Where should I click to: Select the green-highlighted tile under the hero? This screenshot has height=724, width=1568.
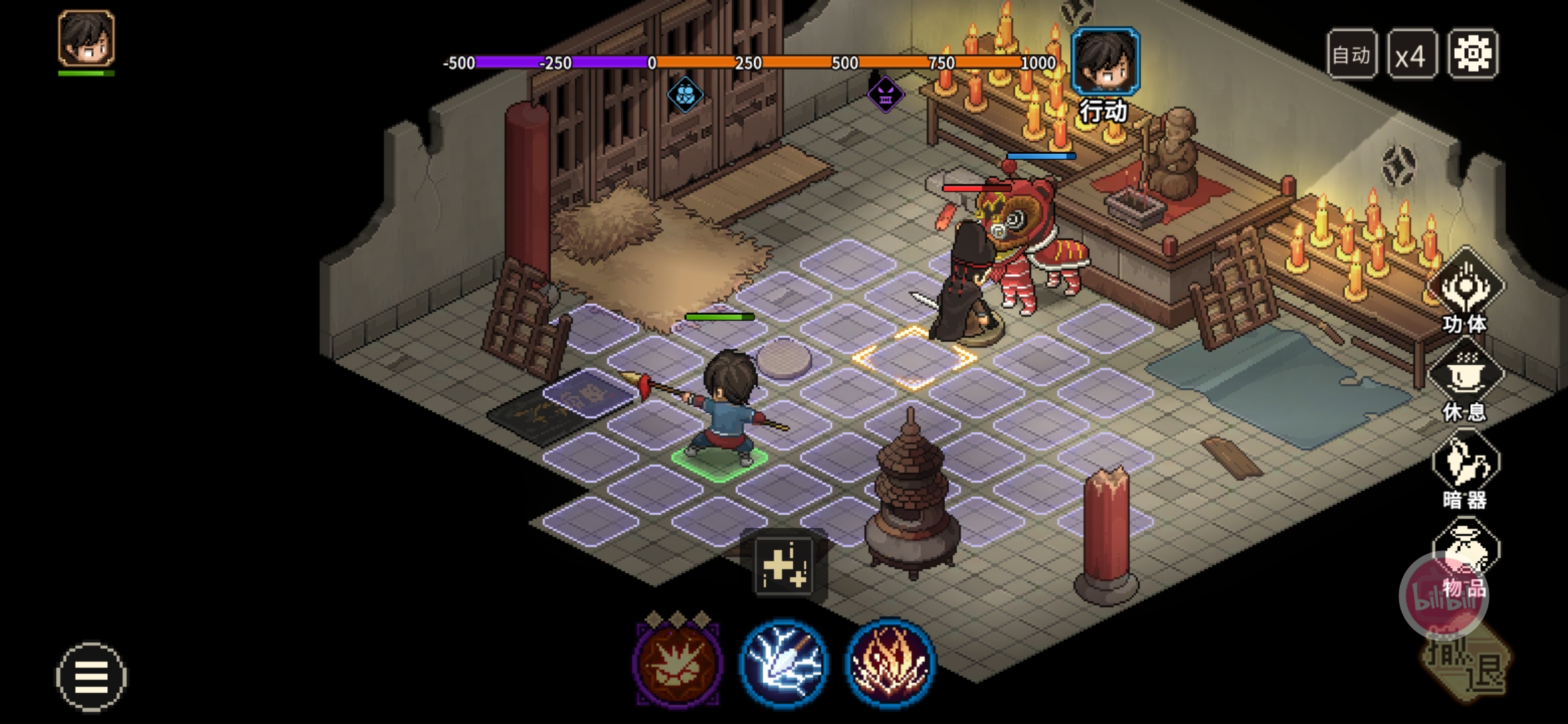coord(720,461)
